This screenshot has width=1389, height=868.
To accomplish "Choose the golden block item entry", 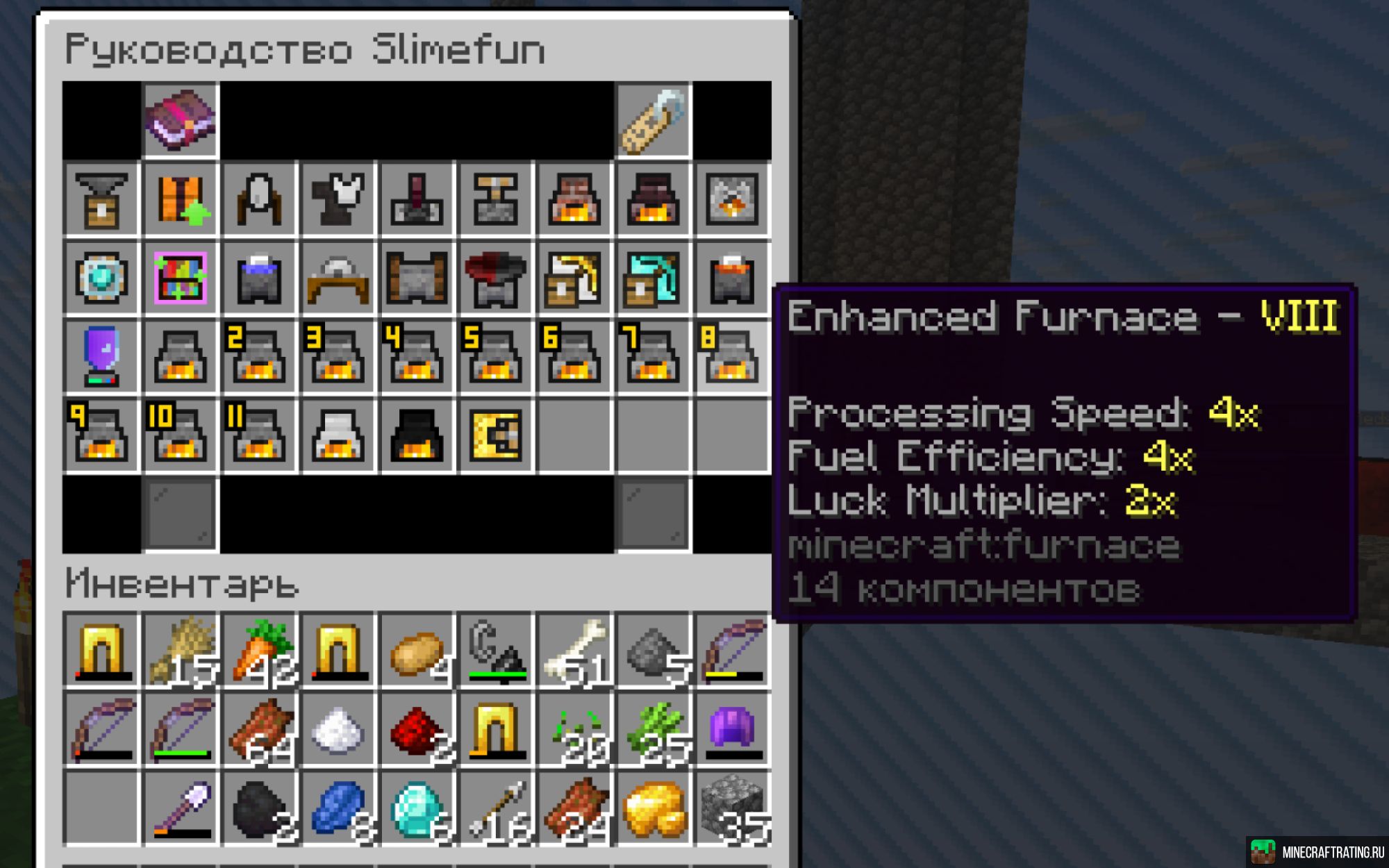I will pyautogui.click(x=495, y=435).
